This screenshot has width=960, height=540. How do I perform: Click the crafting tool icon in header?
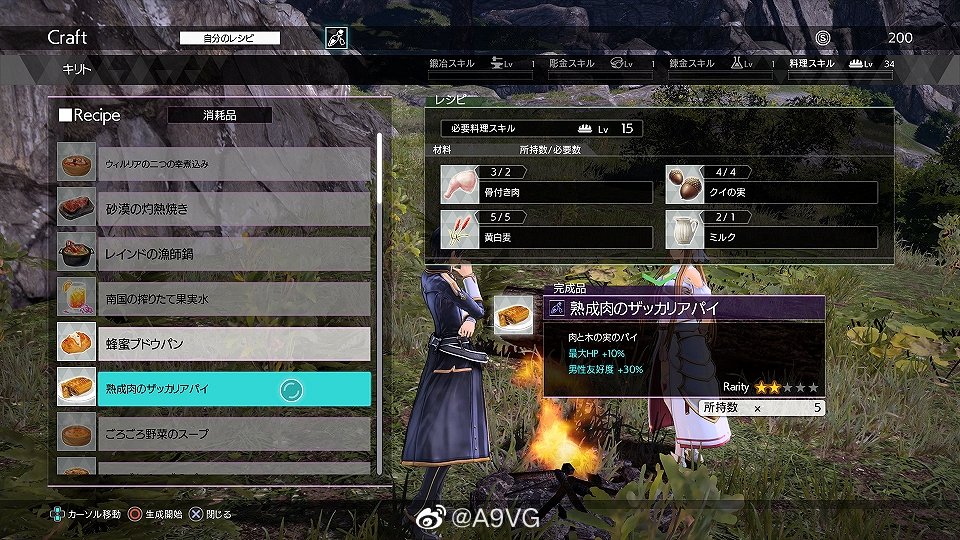click(336, 38)
